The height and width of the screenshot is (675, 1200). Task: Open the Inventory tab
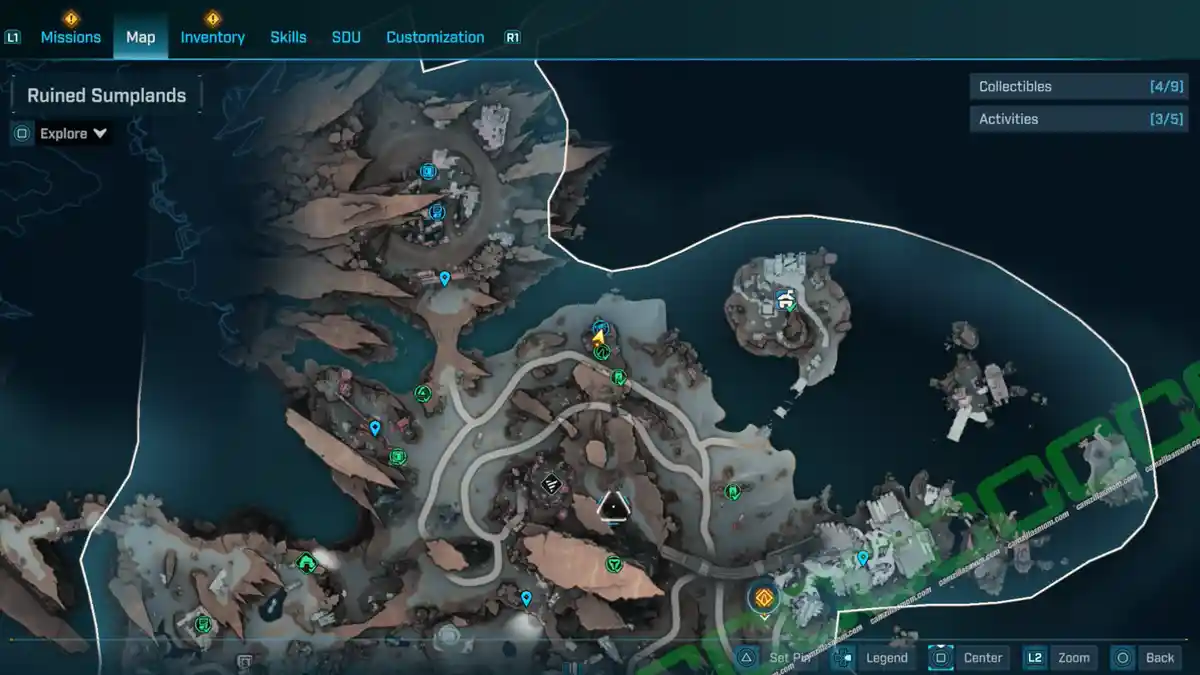(212, 37)
